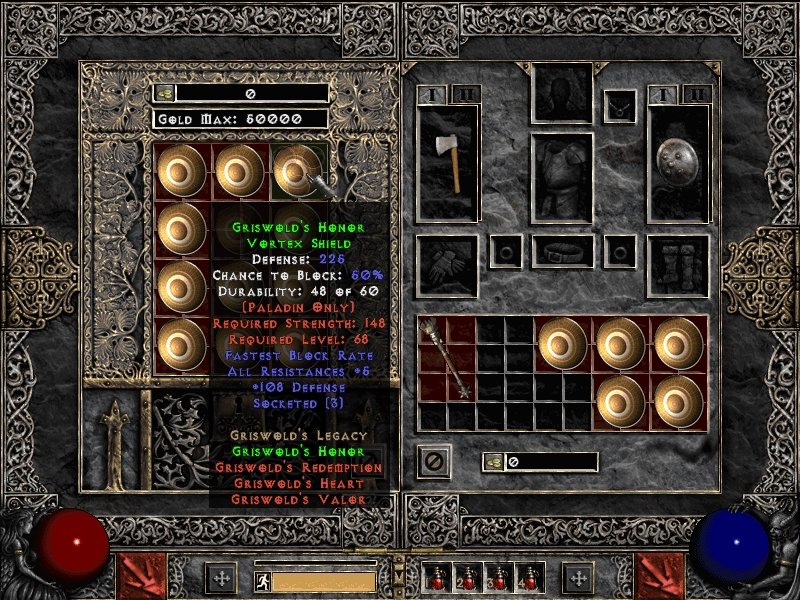This screenshot has width=800, height=600.
Task: Select the empty gloves slot
Action: (447, 266)
